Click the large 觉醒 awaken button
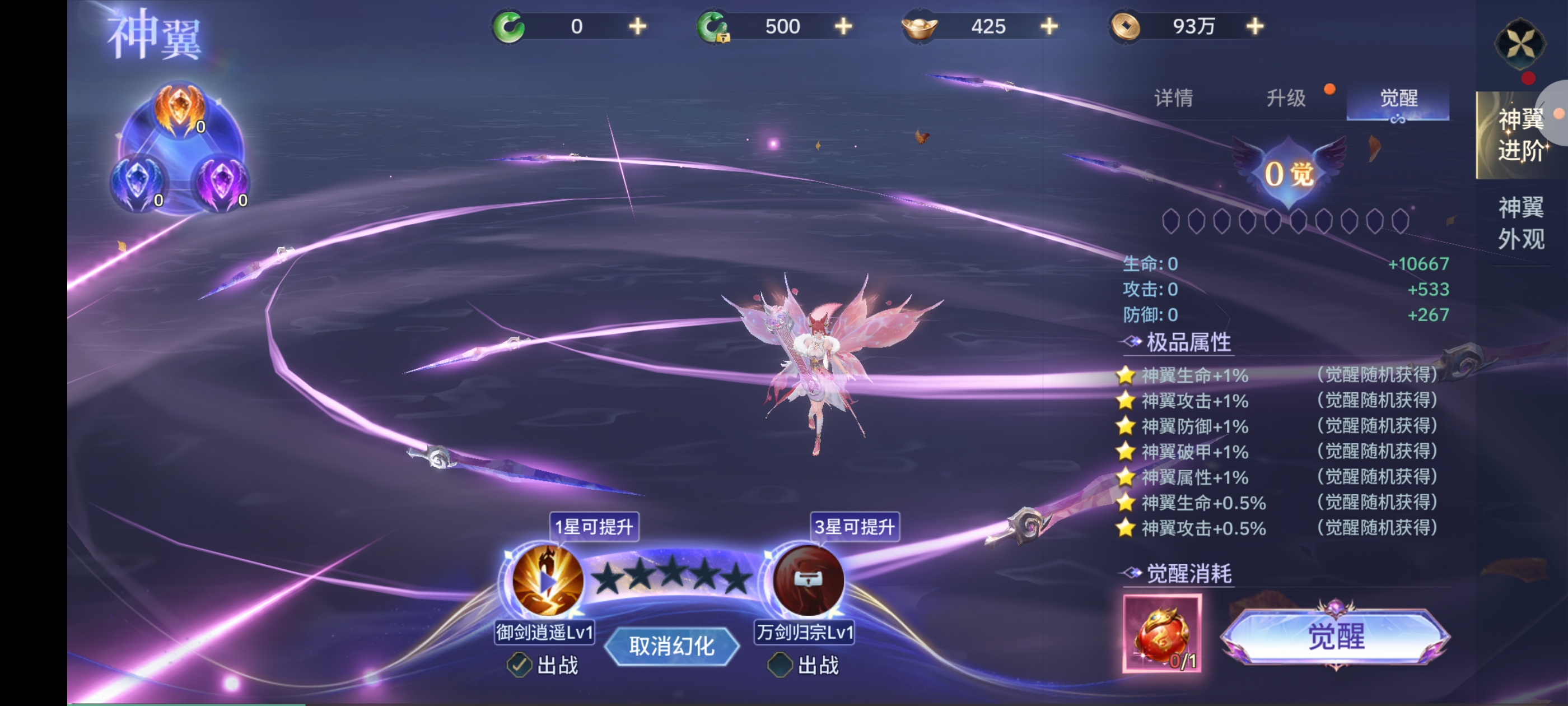Viewport: 1568px width, 706px height. (x=1336, y=637)
